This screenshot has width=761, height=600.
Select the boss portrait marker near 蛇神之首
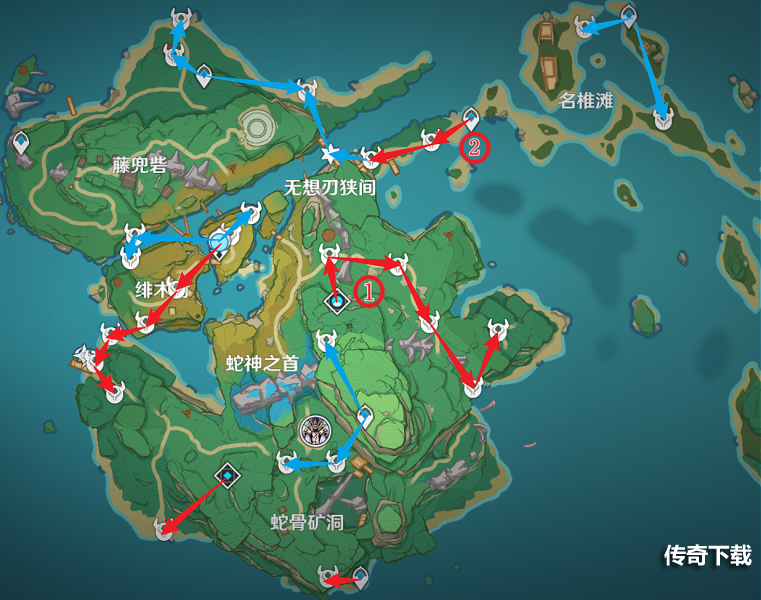pyautogui.click(x=315, y=431)
